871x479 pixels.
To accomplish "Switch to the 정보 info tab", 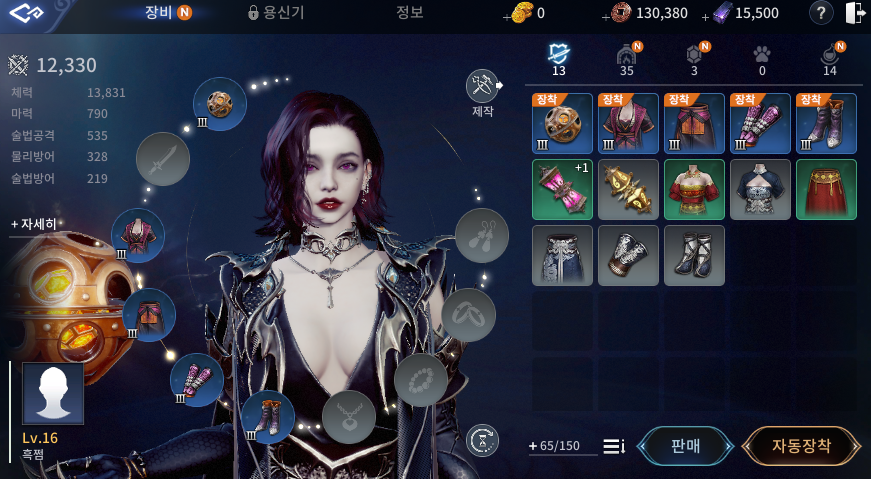I will (410, 13).
